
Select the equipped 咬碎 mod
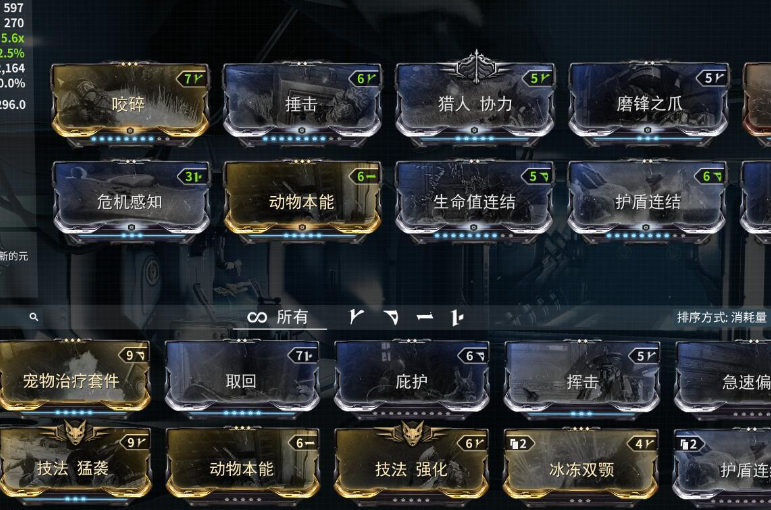coord(129,103)
